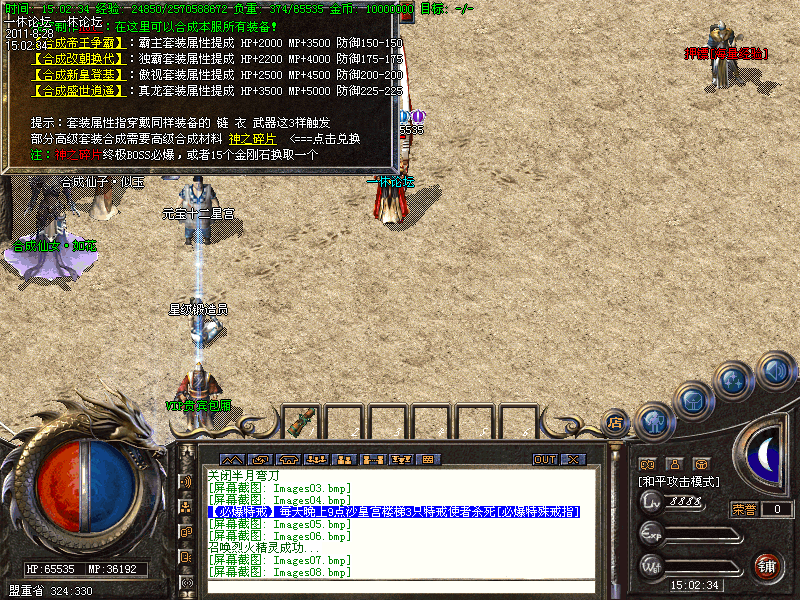Open the 合成盛世逍遥 synthesis option
The width and height of the screenshot is (800, 600).
tap(79, 90)
